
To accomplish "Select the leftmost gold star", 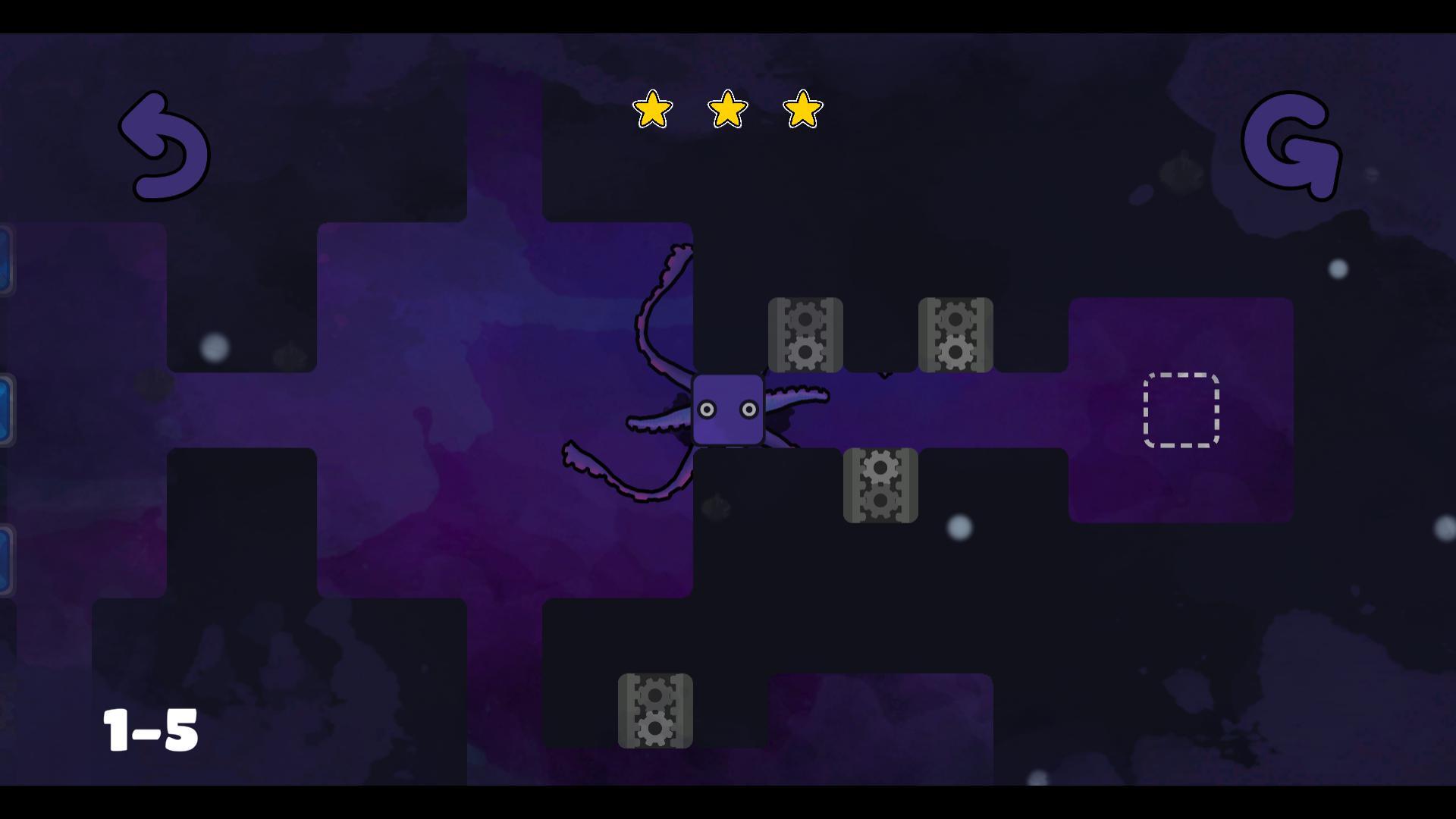I will pos(652,109).
